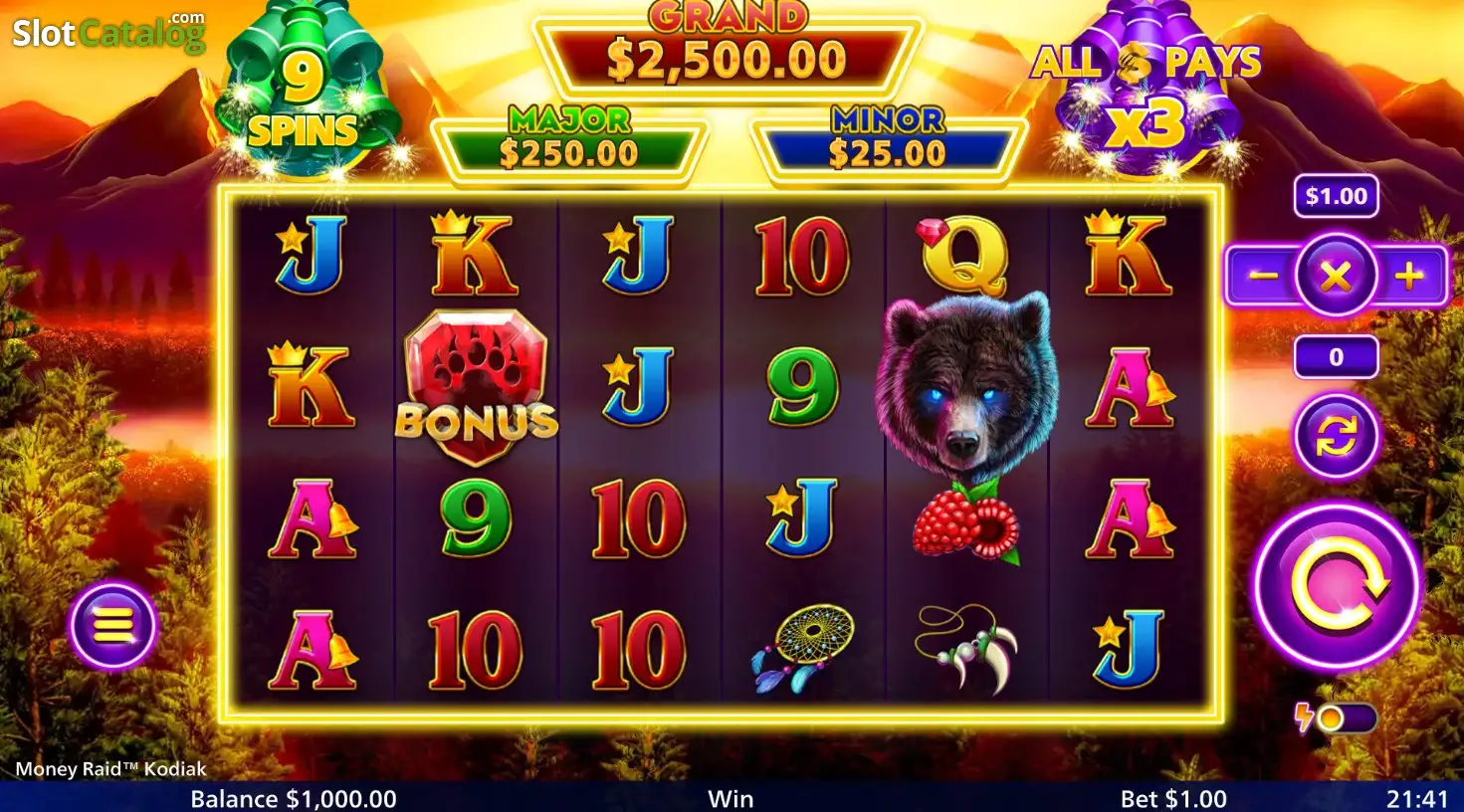Open the autoplay cycling-arrows button
This screenshot has height=812, width=1464.
coord(1336,436)
